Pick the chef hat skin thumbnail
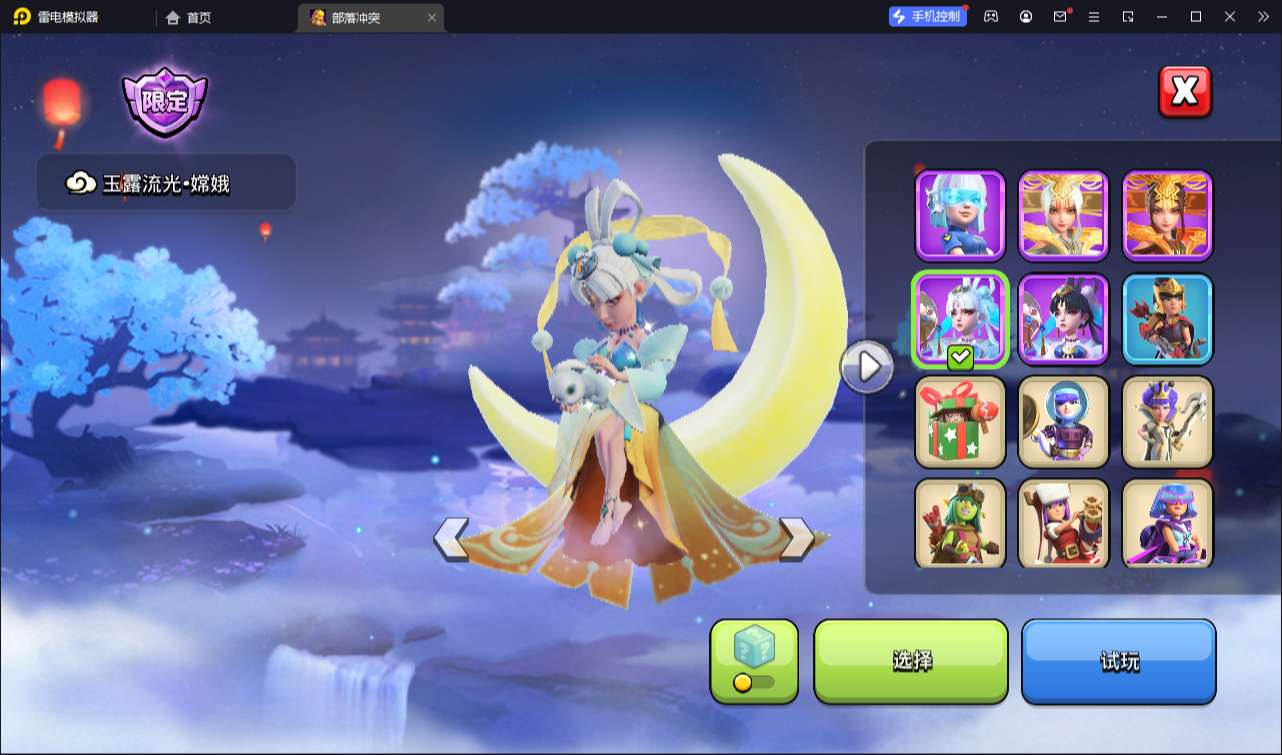This screenshot has width=1282, height=755. point(1064,524)
